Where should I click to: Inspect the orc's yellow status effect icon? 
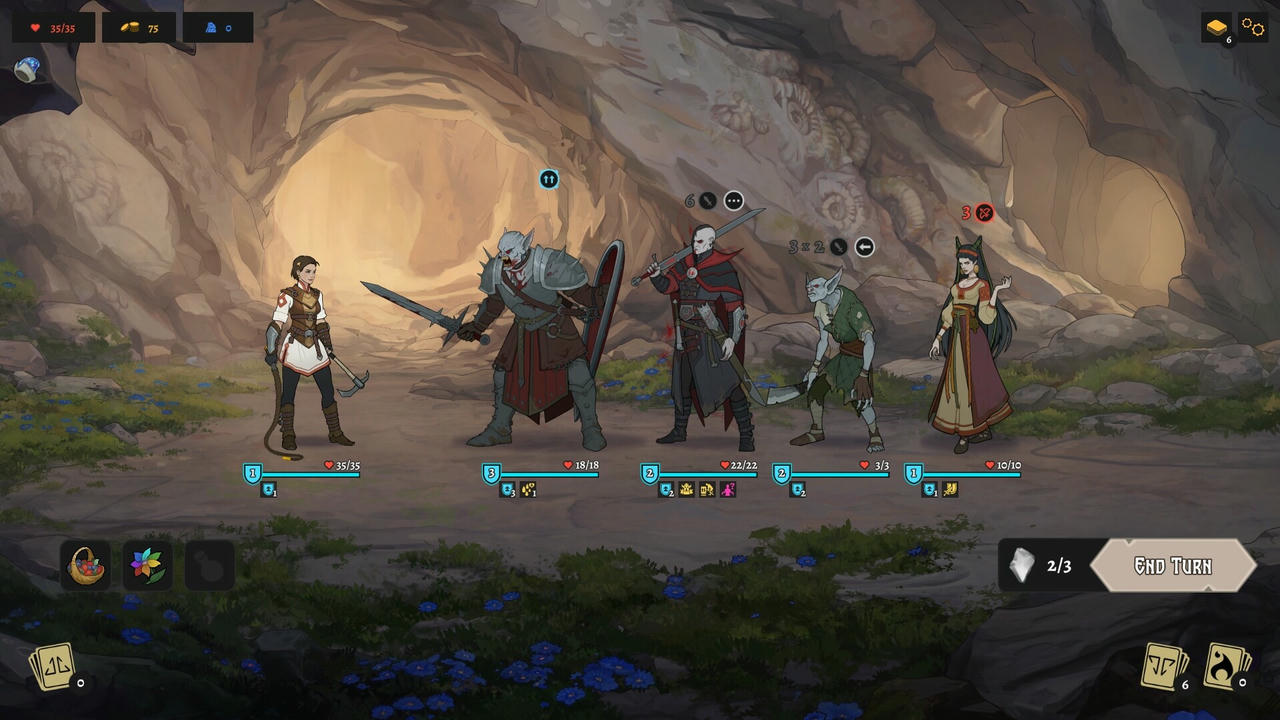529,490
